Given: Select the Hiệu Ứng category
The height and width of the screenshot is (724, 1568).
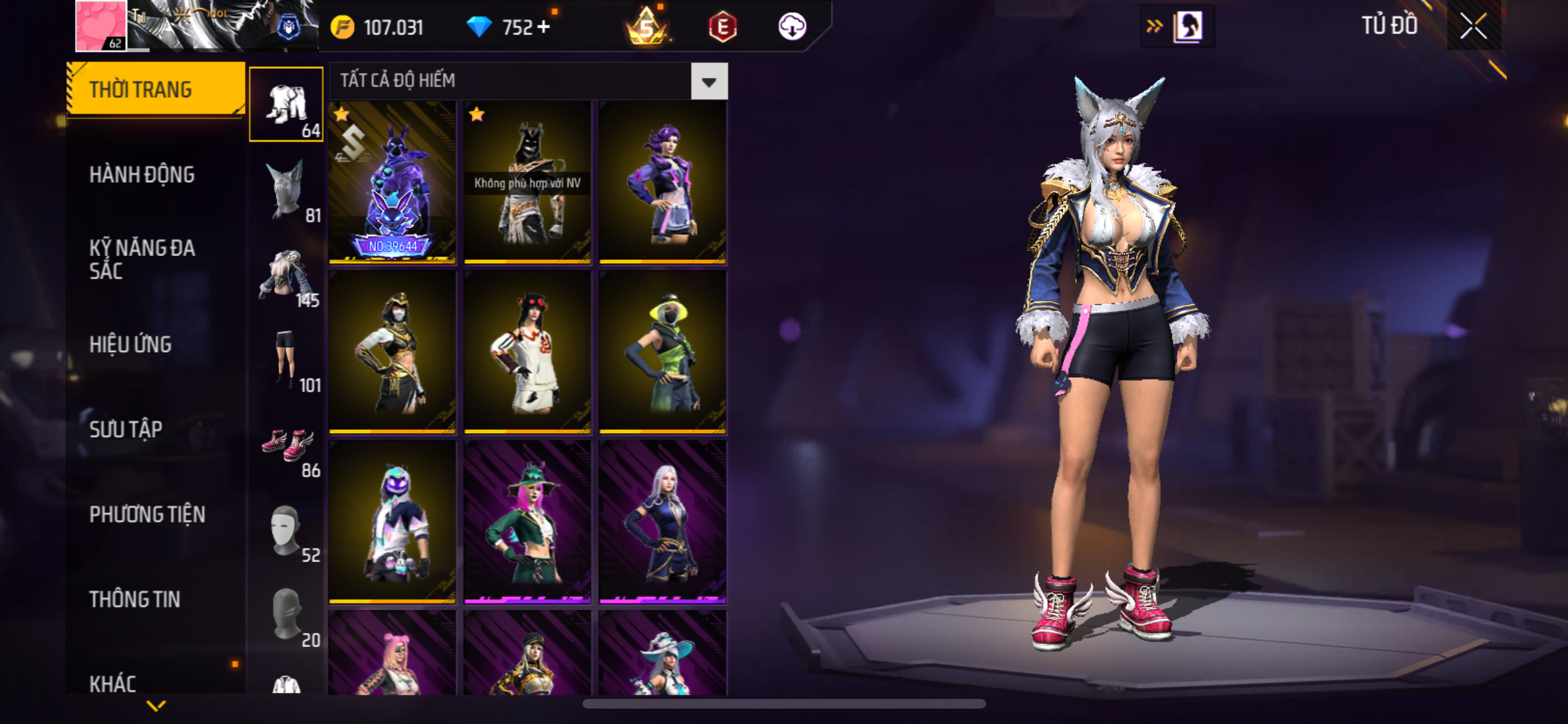Looking at the screenshot, I should (131, 344).
